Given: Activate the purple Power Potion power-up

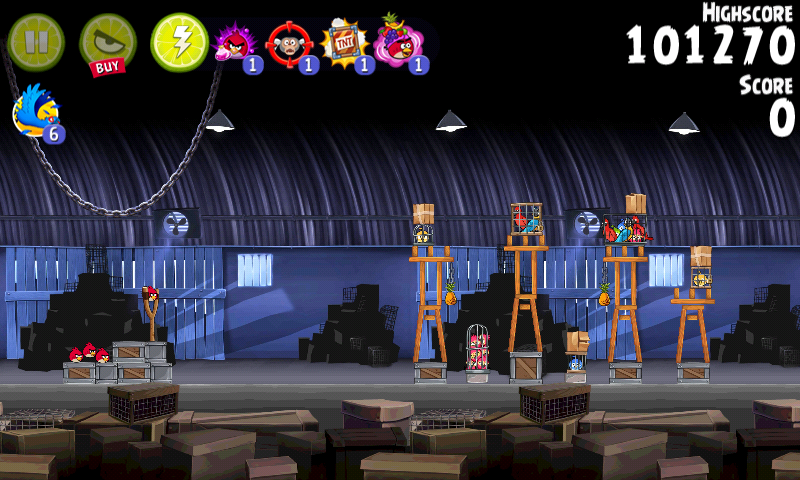Looking at the screenshot, I should (x=235, y=43).
